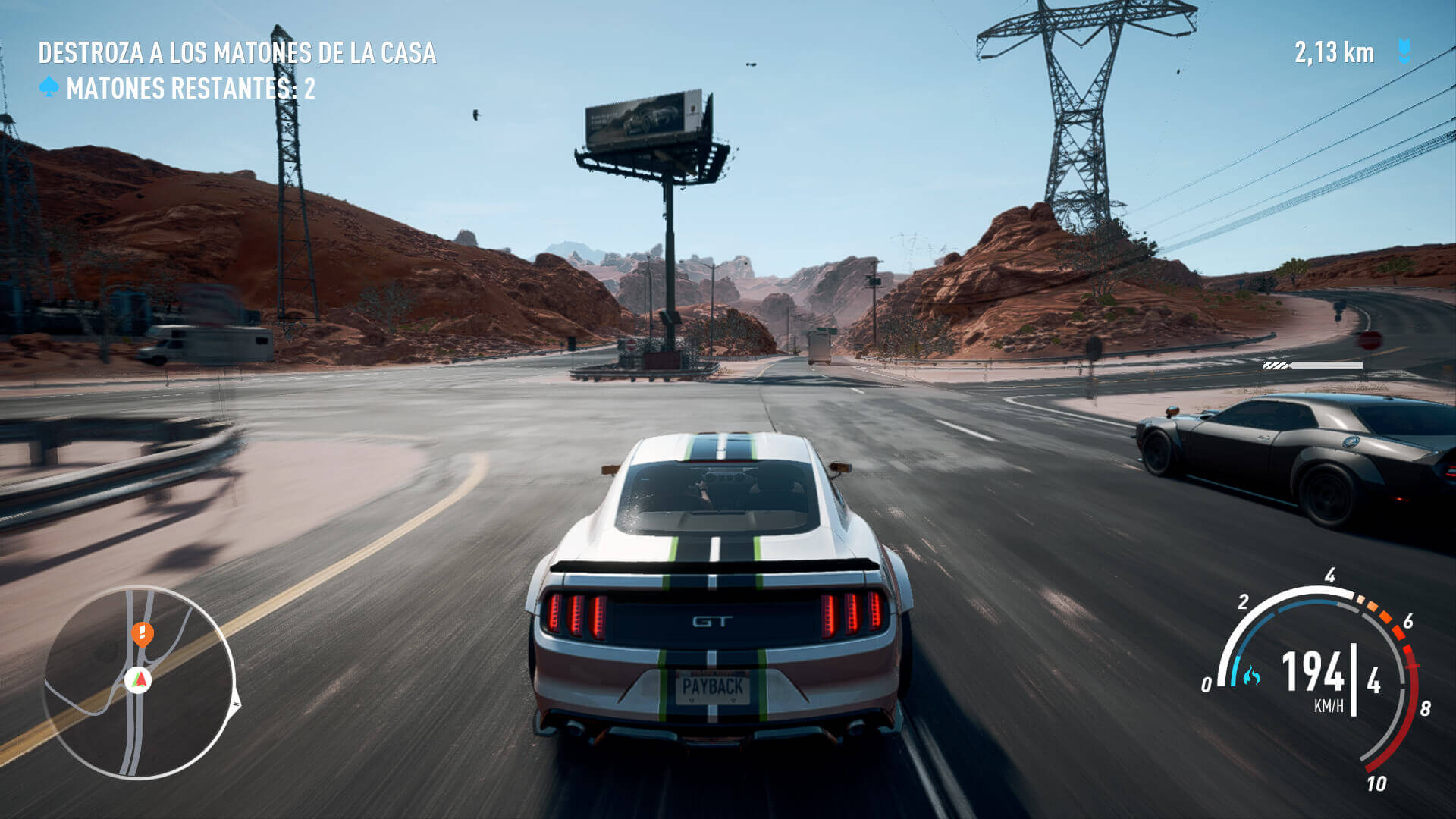Select the "Destroza a los matones" objective tracker
Screen dimensions: 1456x819
point(237,53)
